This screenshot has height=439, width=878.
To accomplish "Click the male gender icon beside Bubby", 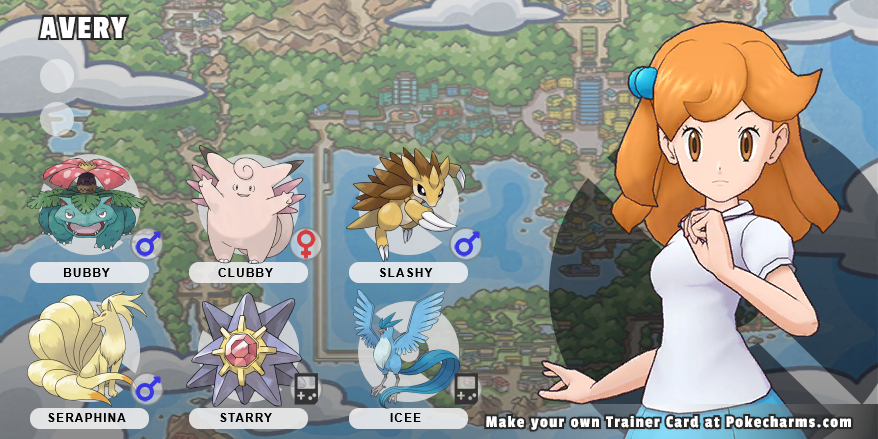I will tap(148, 243).
